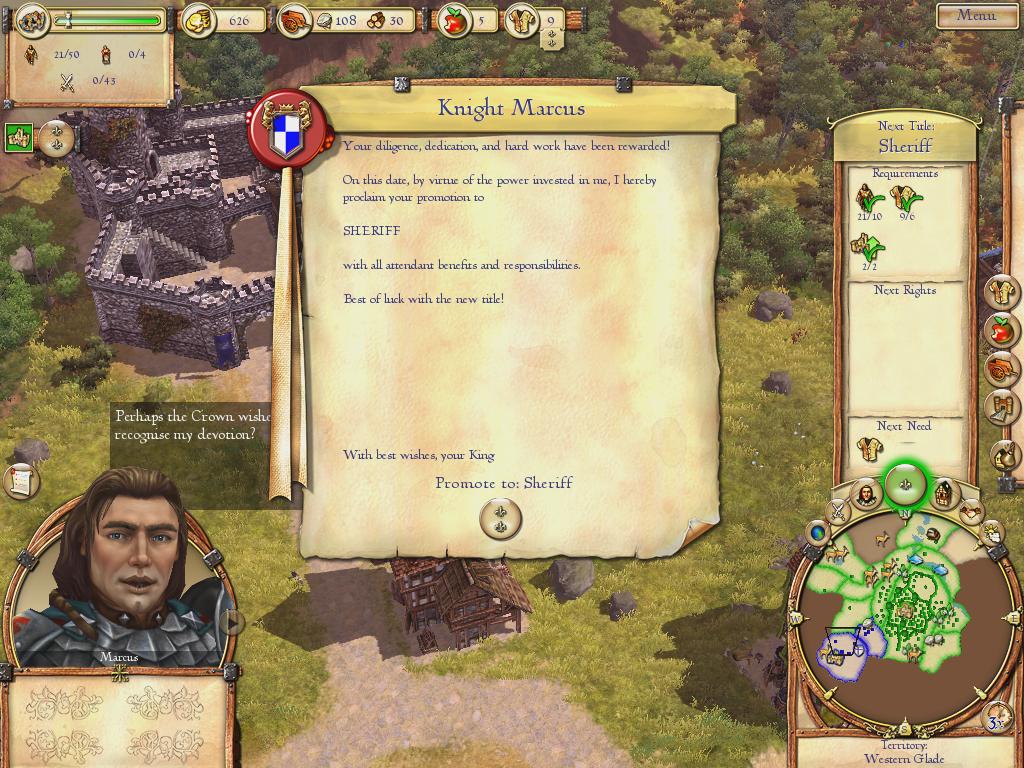Toggle the 3x game speed button
Screen dimensions: 1024x768
(995, 721)
